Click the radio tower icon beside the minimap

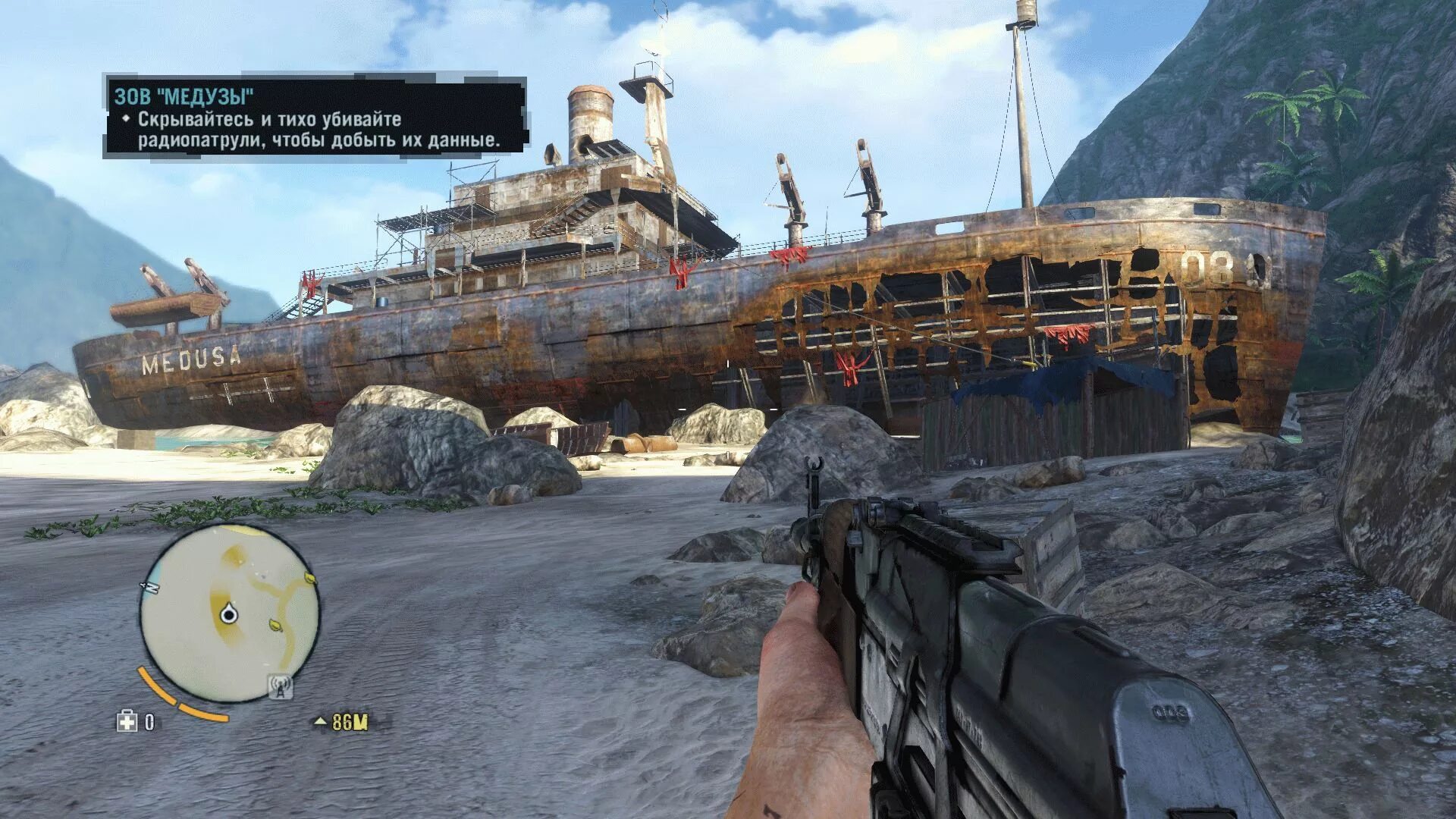click(281, 687)
